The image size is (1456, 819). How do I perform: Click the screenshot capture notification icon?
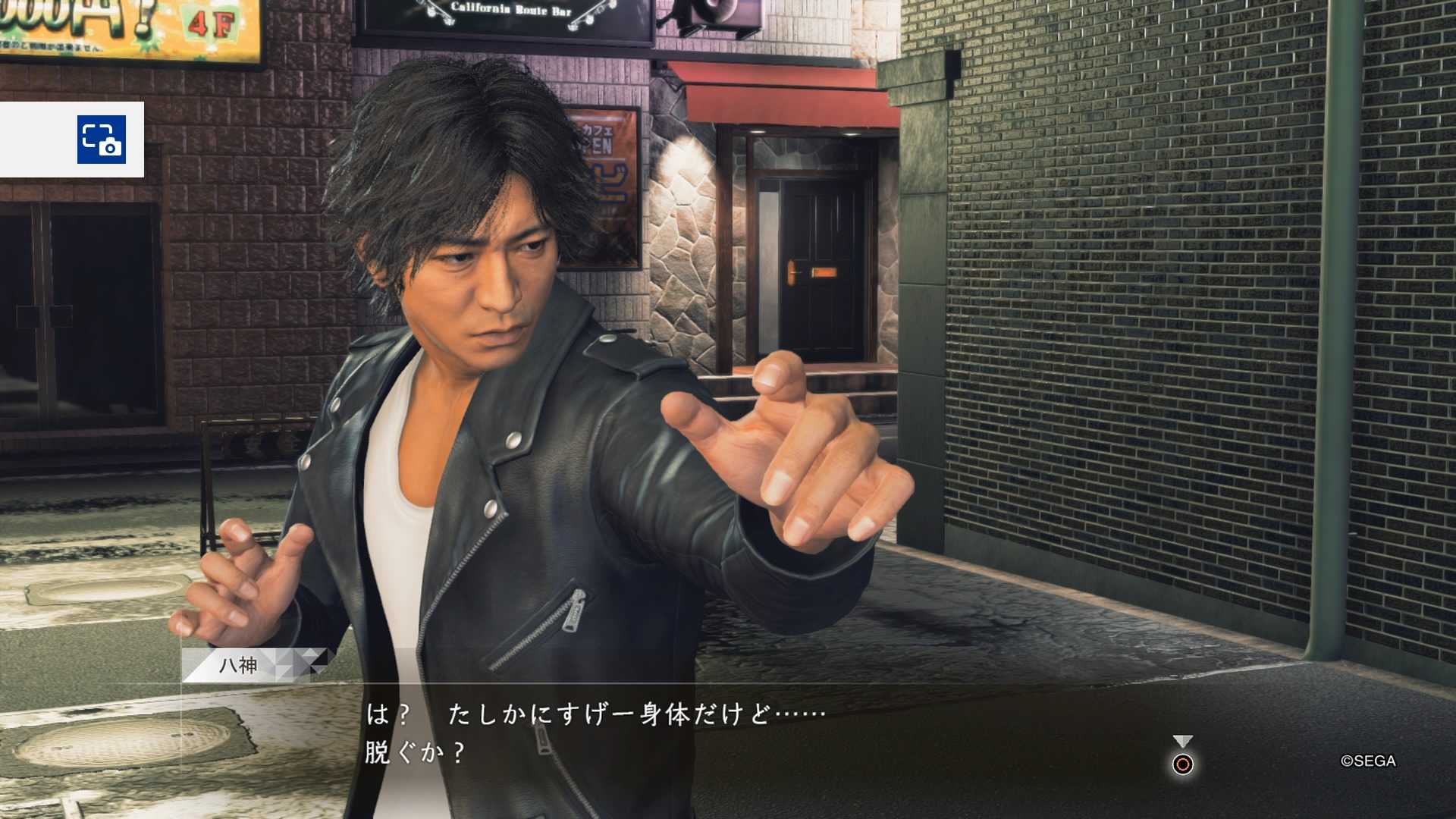101,140
